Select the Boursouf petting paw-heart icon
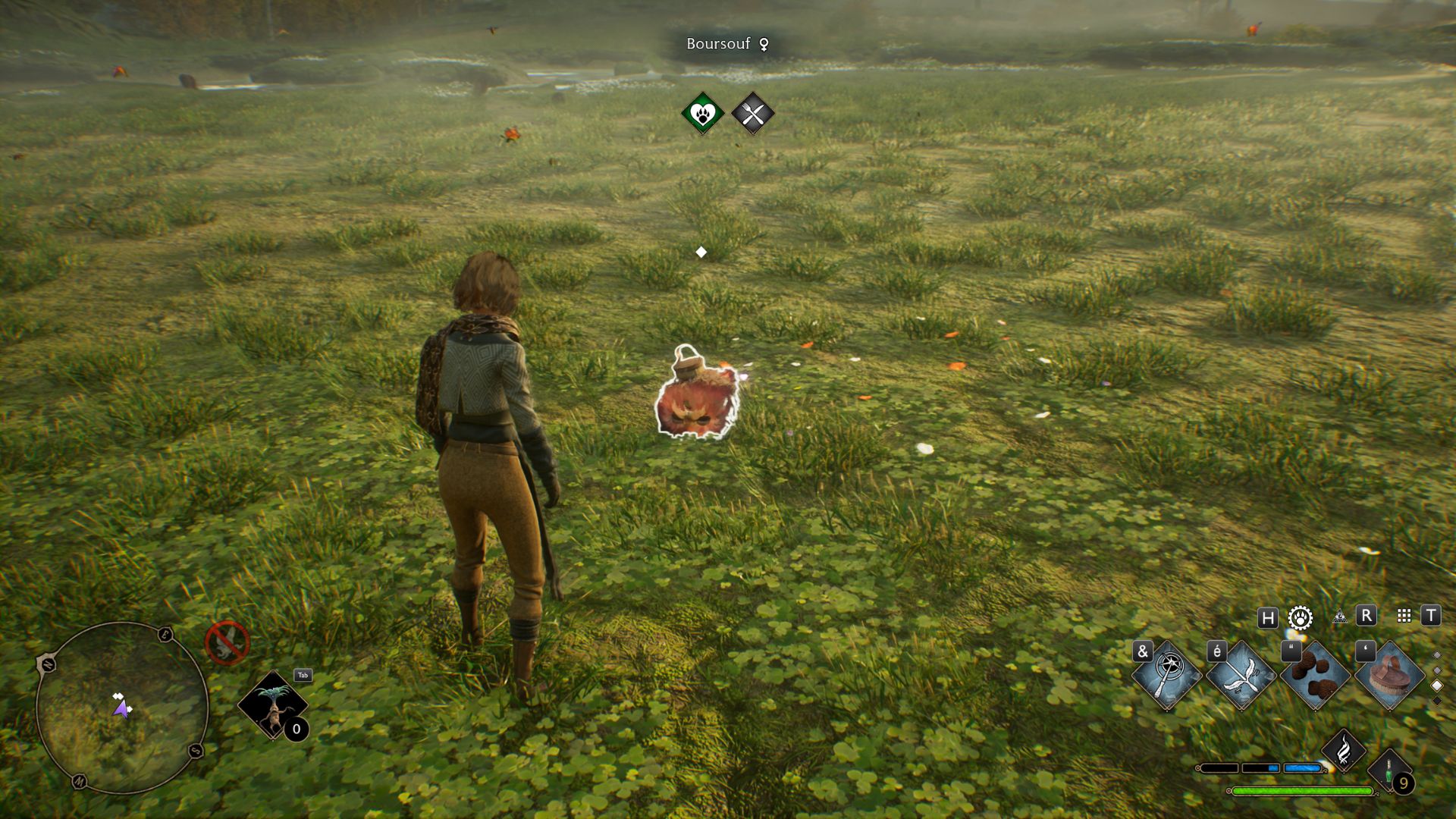The height and width of the screenshot is (819, 1456). [702, 114]
